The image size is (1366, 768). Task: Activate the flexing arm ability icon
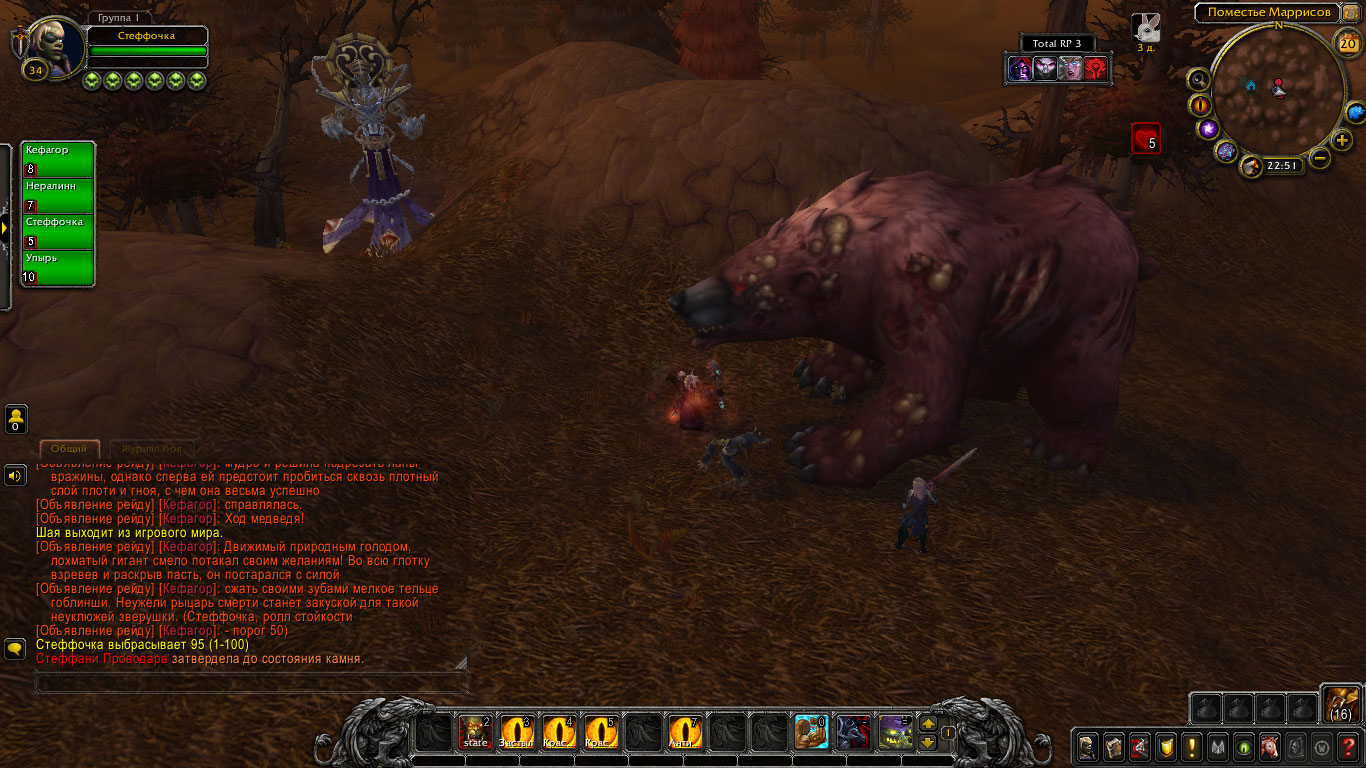coord(811,733)
